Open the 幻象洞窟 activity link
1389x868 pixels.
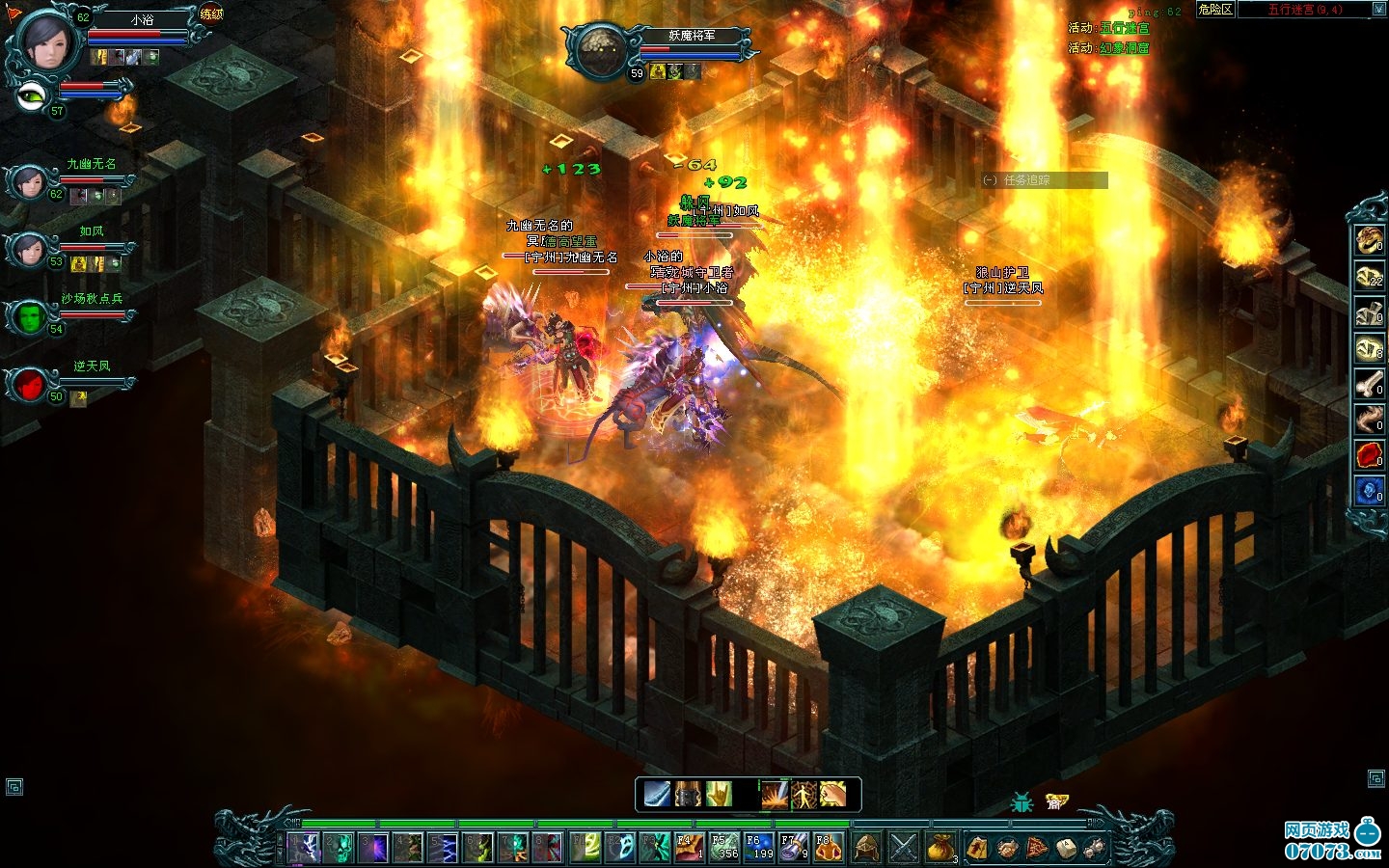[1124, 47]
